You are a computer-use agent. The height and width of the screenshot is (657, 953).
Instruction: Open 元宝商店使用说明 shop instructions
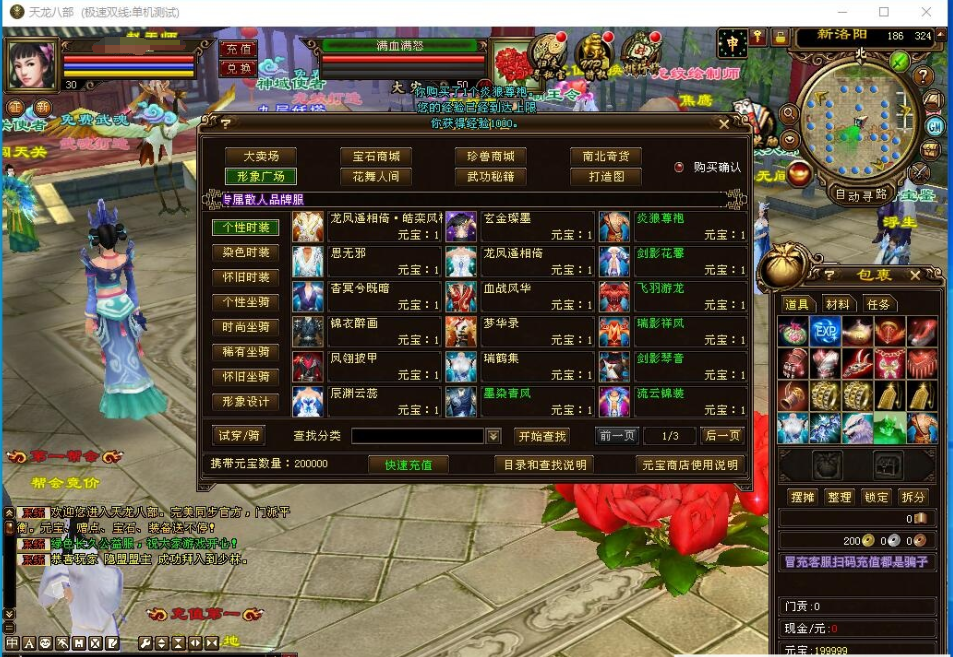click(690, 464)
